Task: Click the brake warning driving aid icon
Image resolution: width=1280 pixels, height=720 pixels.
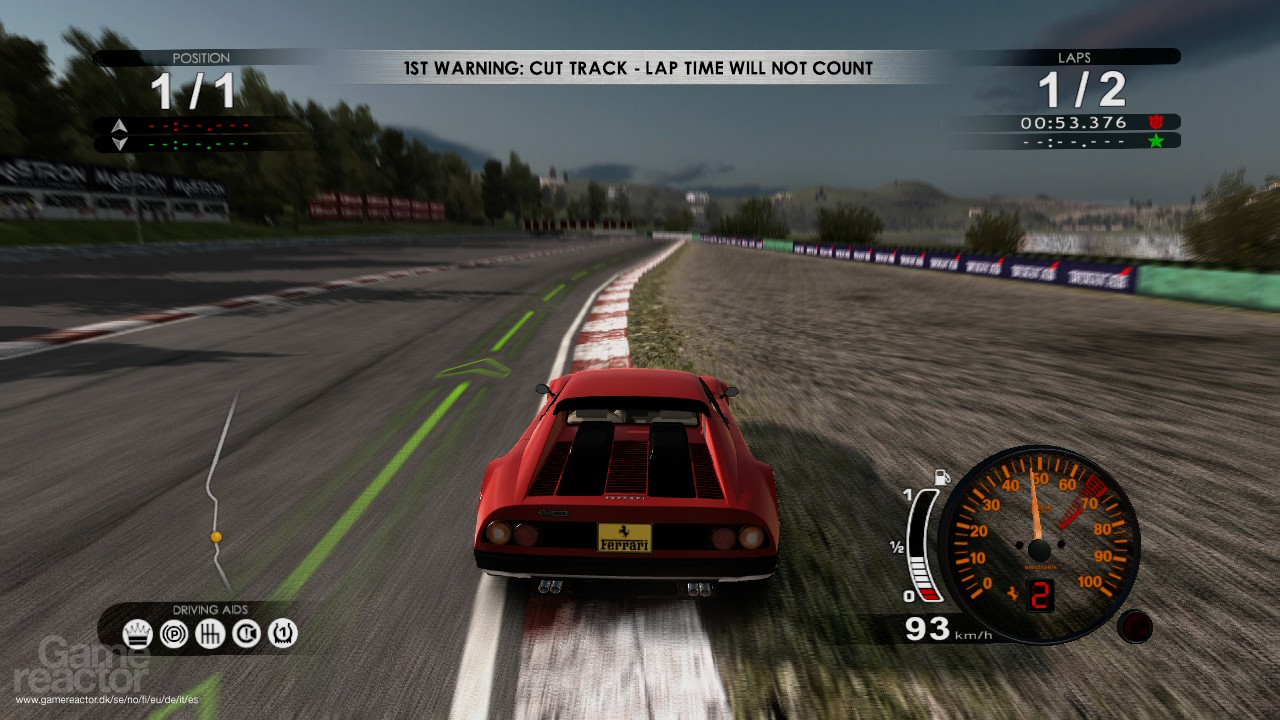Action: tap(245, 633)
